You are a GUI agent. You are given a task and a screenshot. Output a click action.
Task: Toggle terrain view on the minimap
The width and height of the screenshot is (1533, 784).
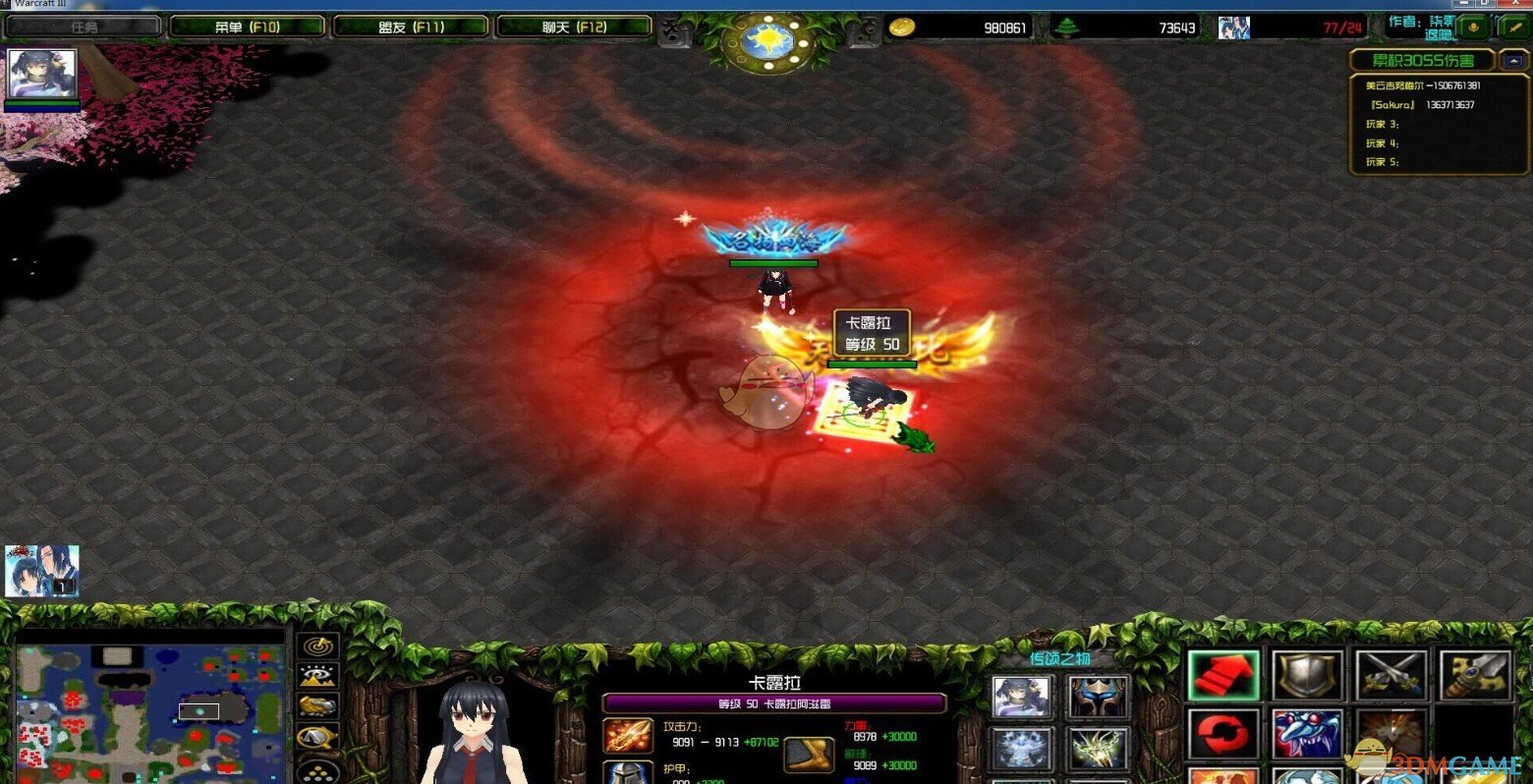318,675
